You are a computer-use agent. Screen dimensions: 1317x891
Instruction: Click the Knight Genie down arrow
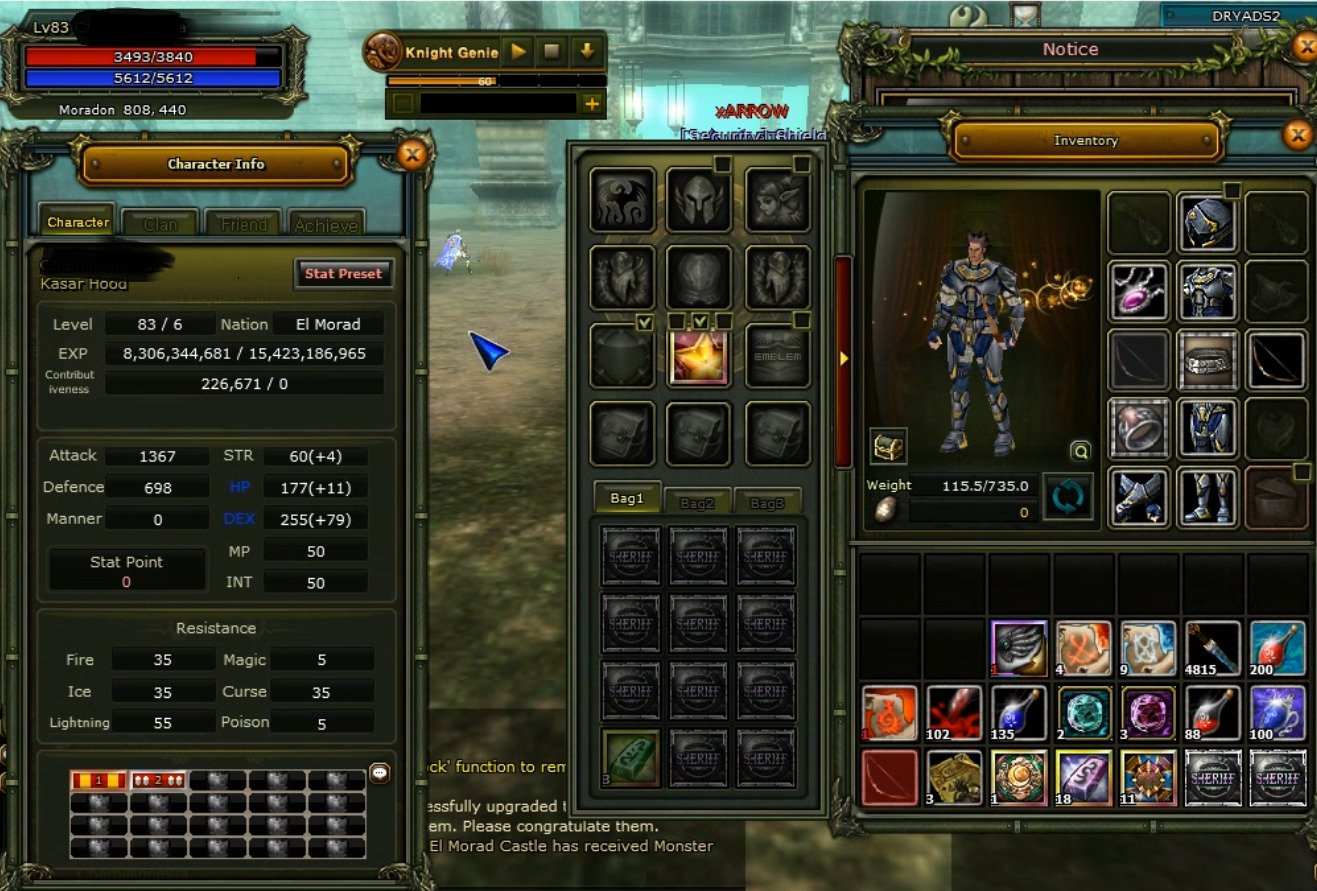[587, 48]
